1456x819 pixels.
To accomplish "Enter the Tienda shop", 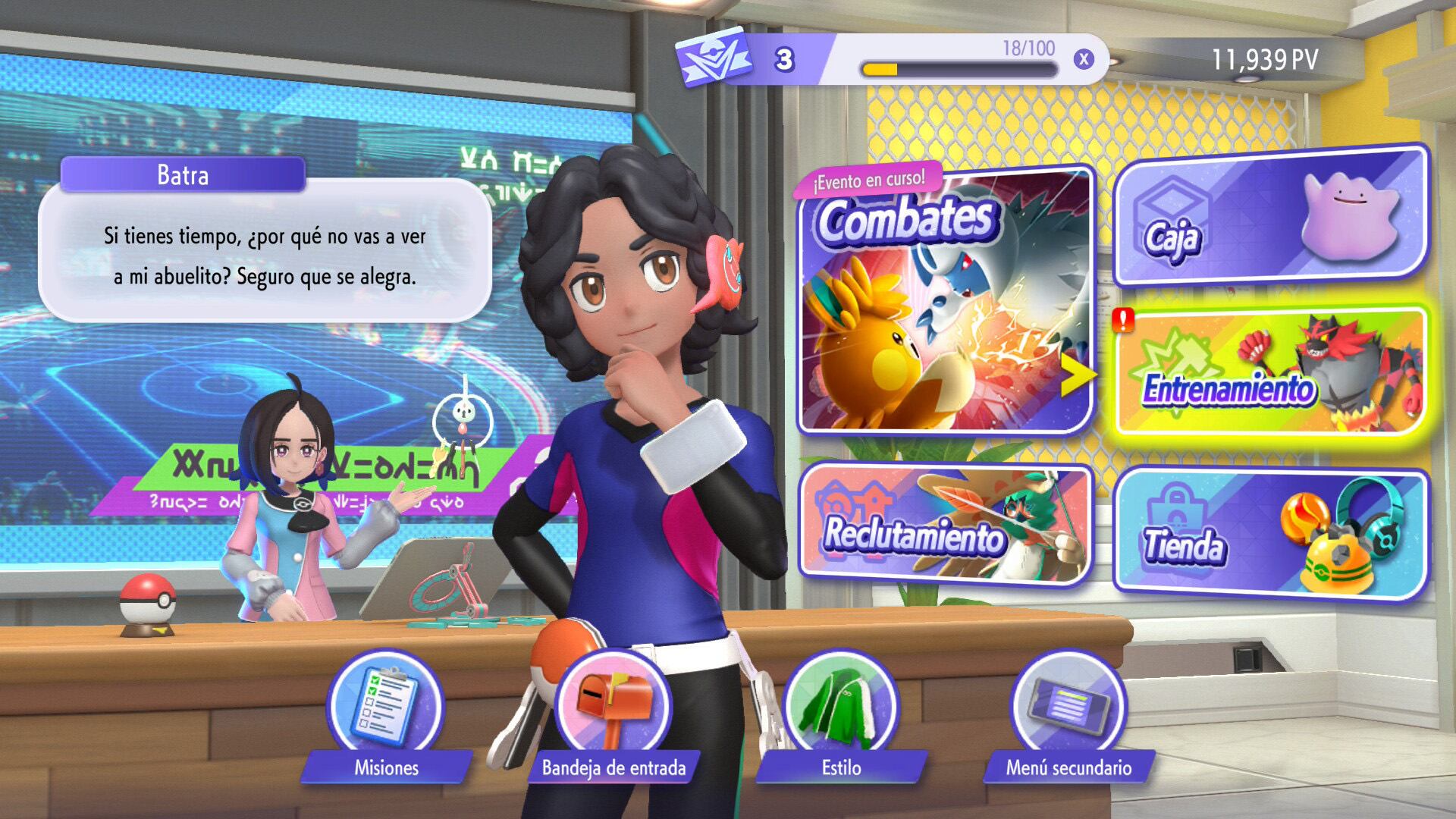I will (x=1270, y=534).
